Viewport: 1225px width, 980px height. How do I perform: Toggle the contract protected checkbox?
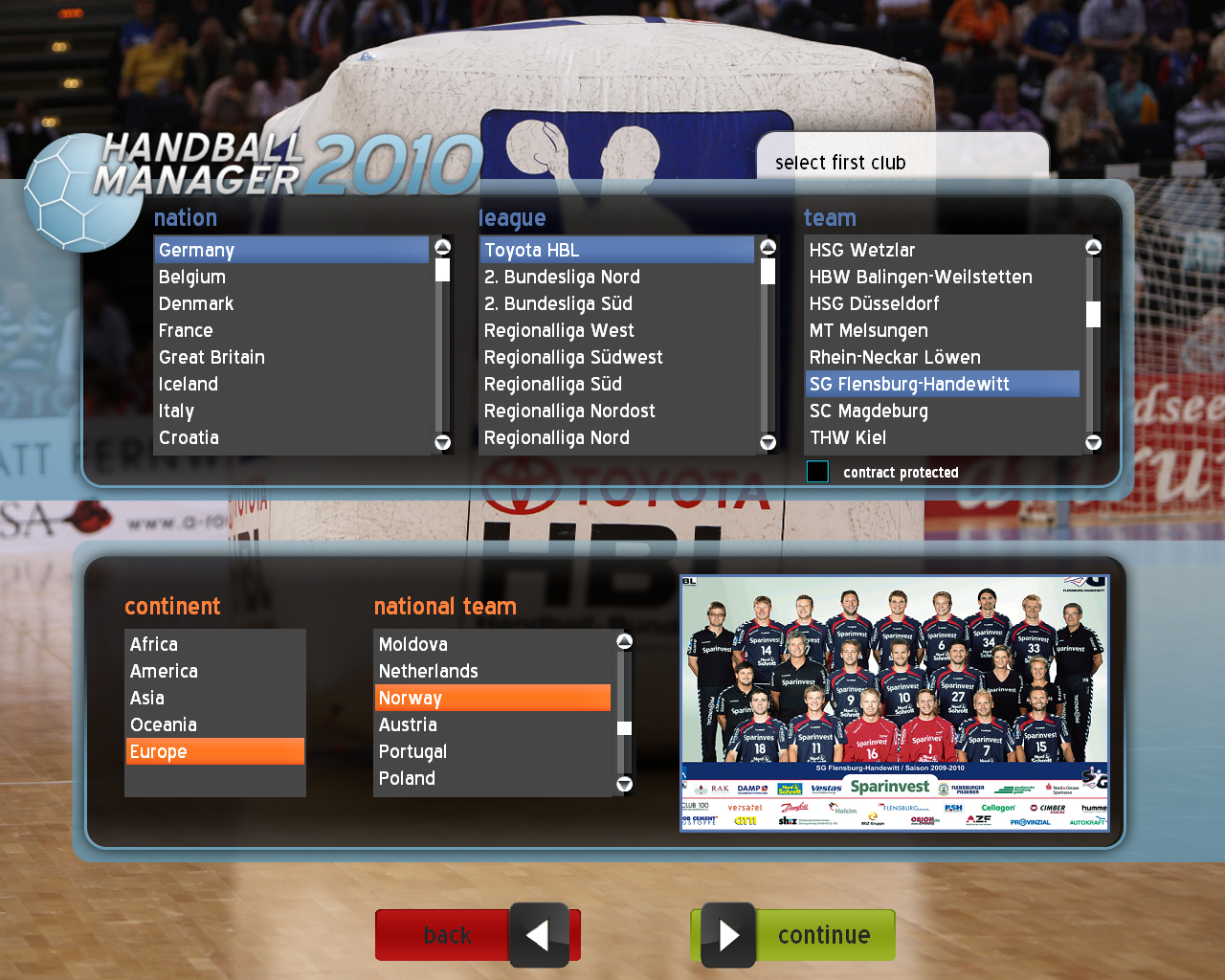pyautogui.click(x=817, y=472)
